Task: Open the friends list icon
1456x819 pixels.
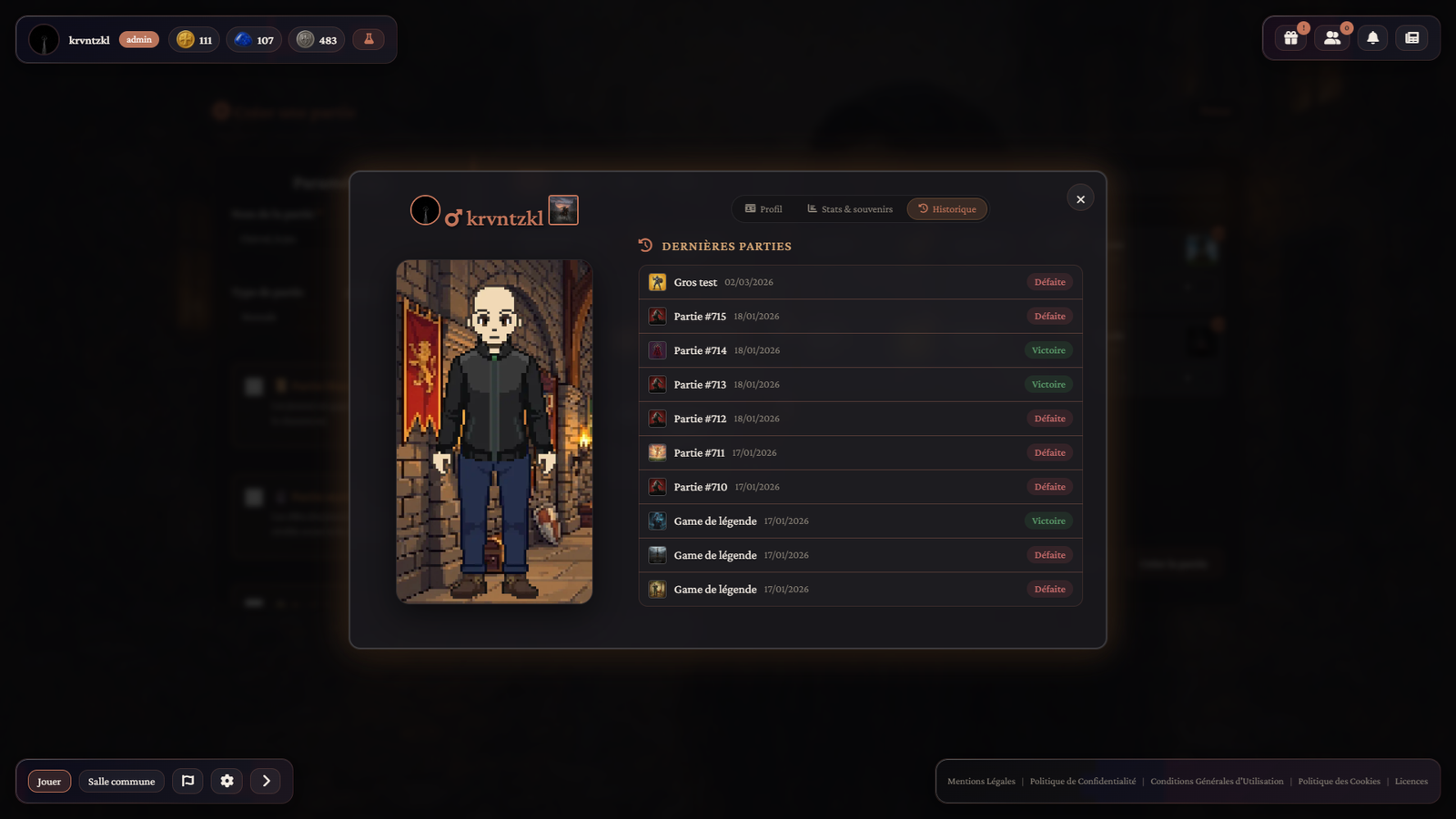Action: coord(1332,38)
